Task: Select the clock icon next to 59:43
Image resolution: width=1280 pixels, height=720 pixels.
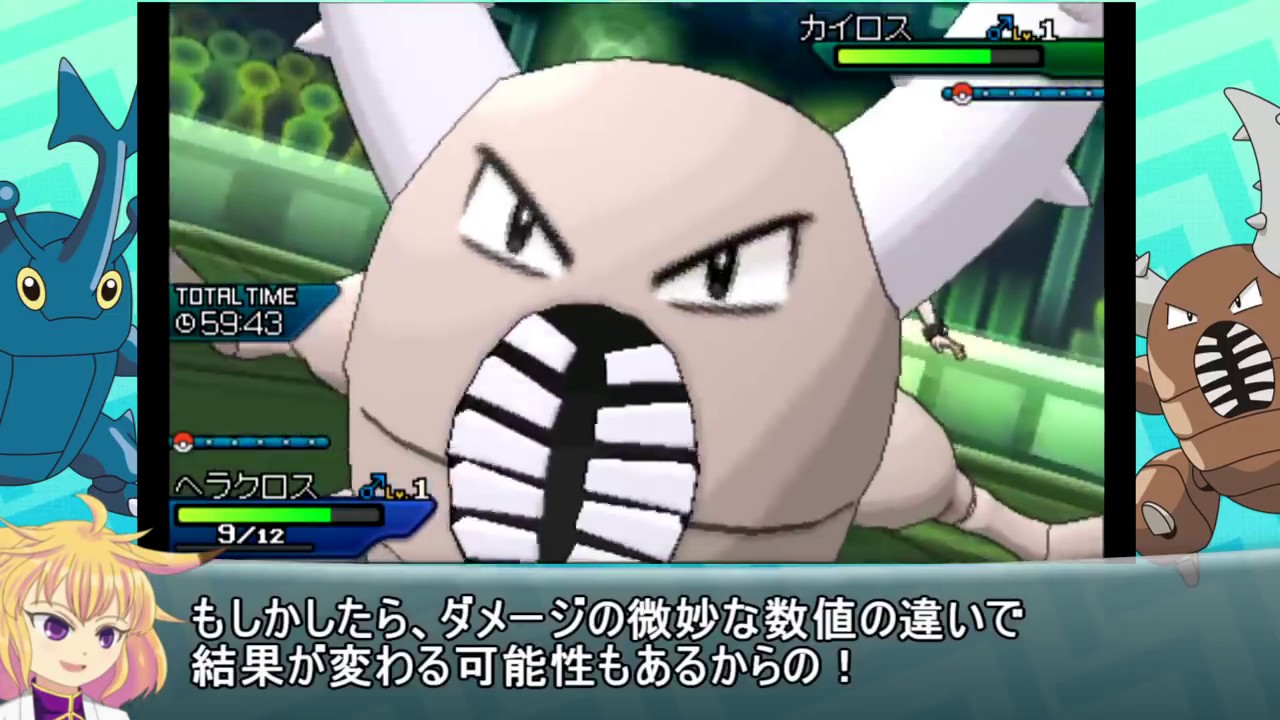Action: pyautogui.click(x=186, y=324)
